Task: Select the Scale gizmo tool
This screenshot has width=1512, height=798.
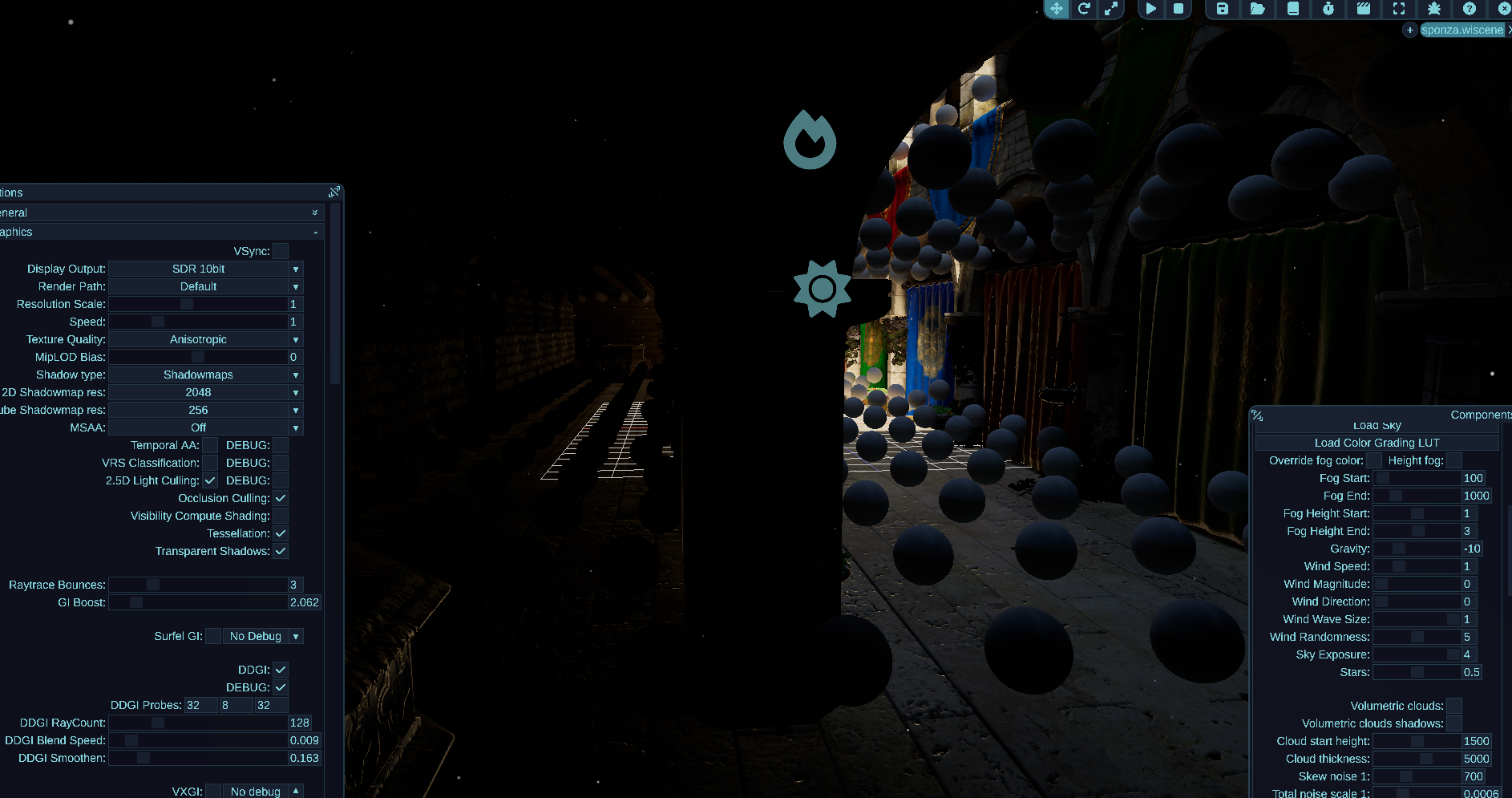Action: point(1113,9)
